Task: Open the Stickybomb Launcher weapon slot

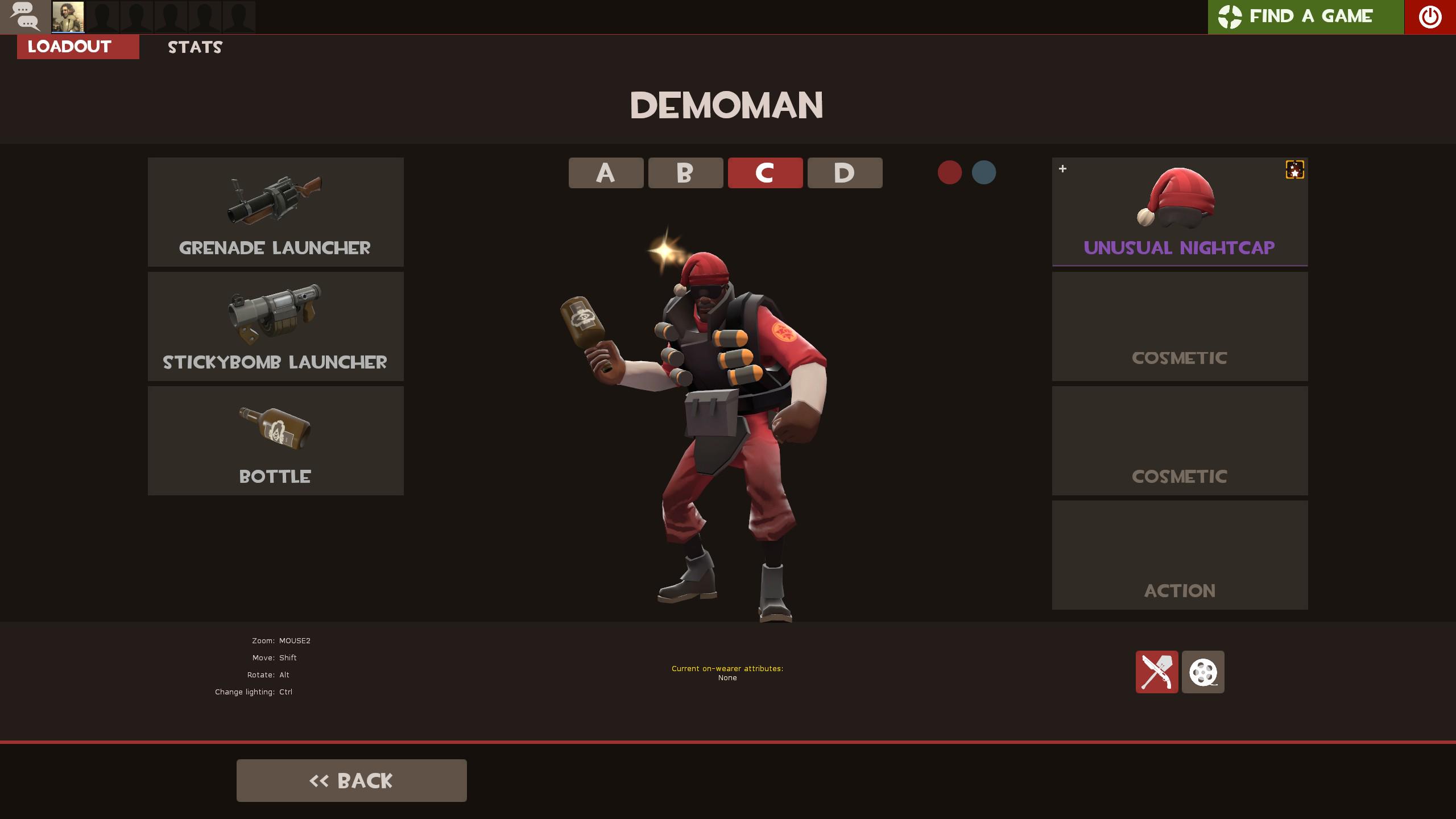Action: 275,326
